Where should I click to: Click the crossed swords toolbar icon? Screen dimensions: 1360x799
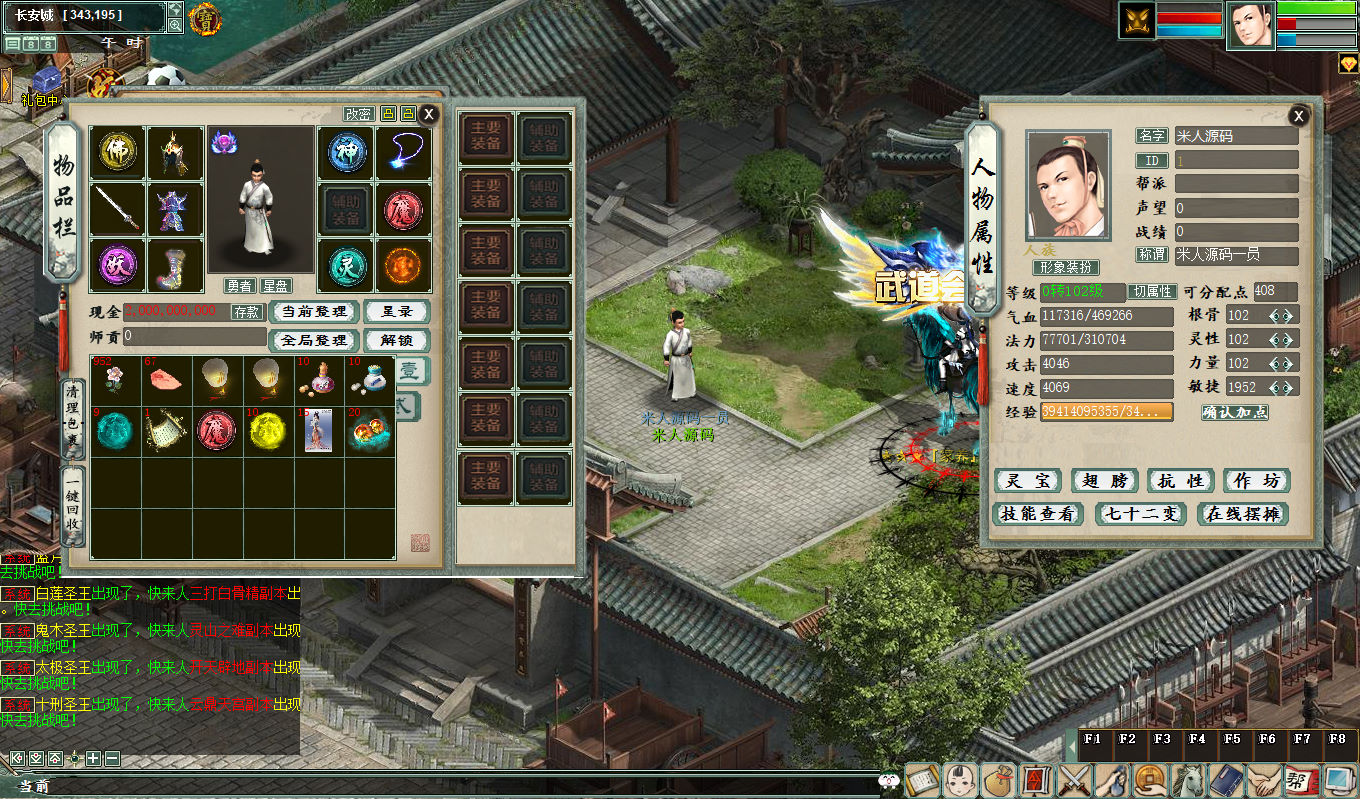point(1075,779)
